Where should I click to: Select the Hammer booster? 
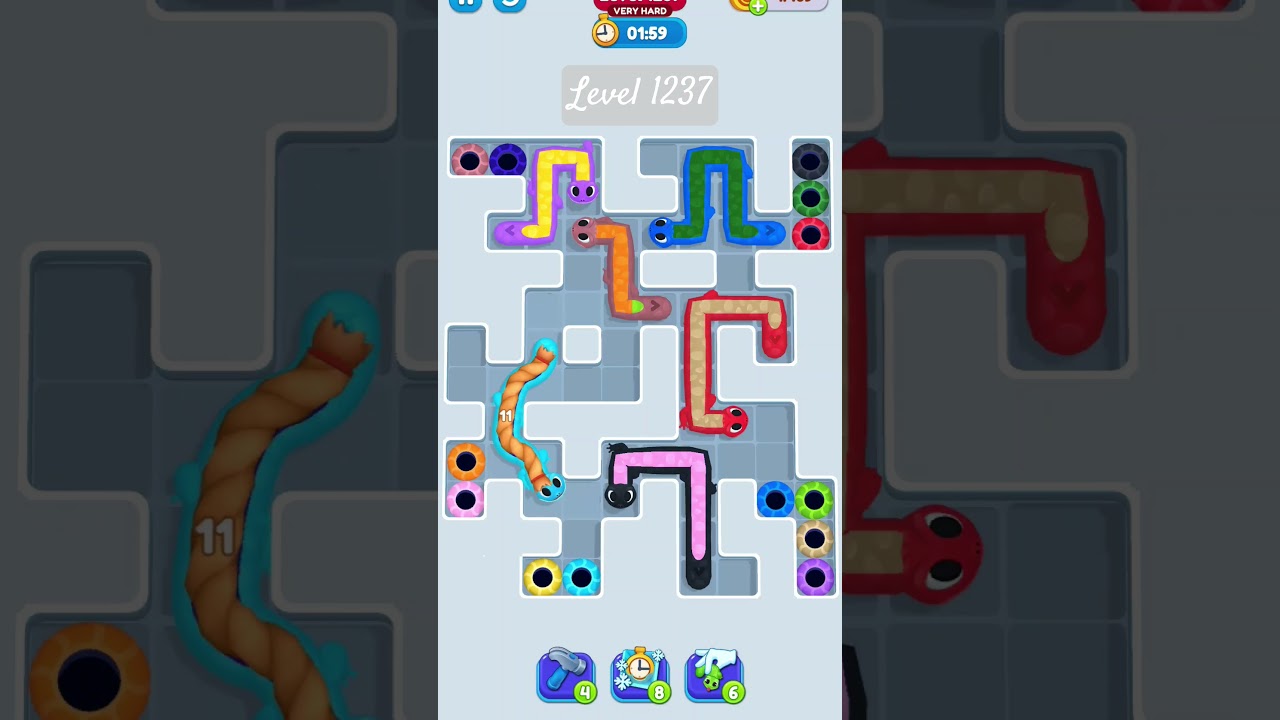click(x=565, y=675)
